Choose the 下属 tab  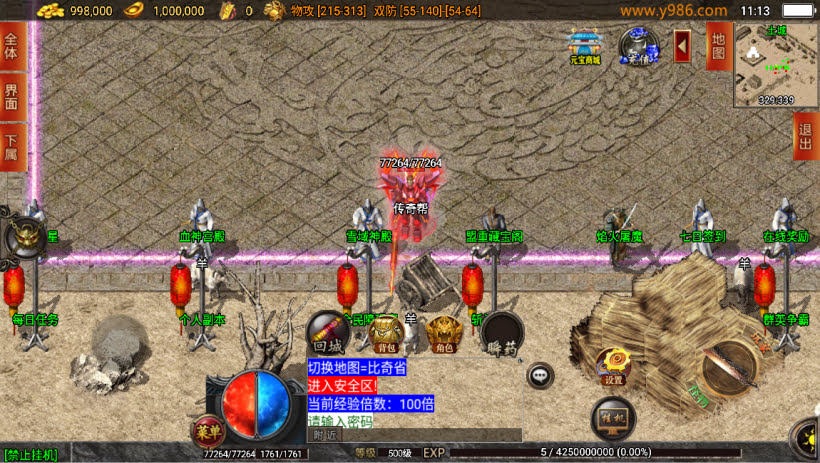coord(11,147)
